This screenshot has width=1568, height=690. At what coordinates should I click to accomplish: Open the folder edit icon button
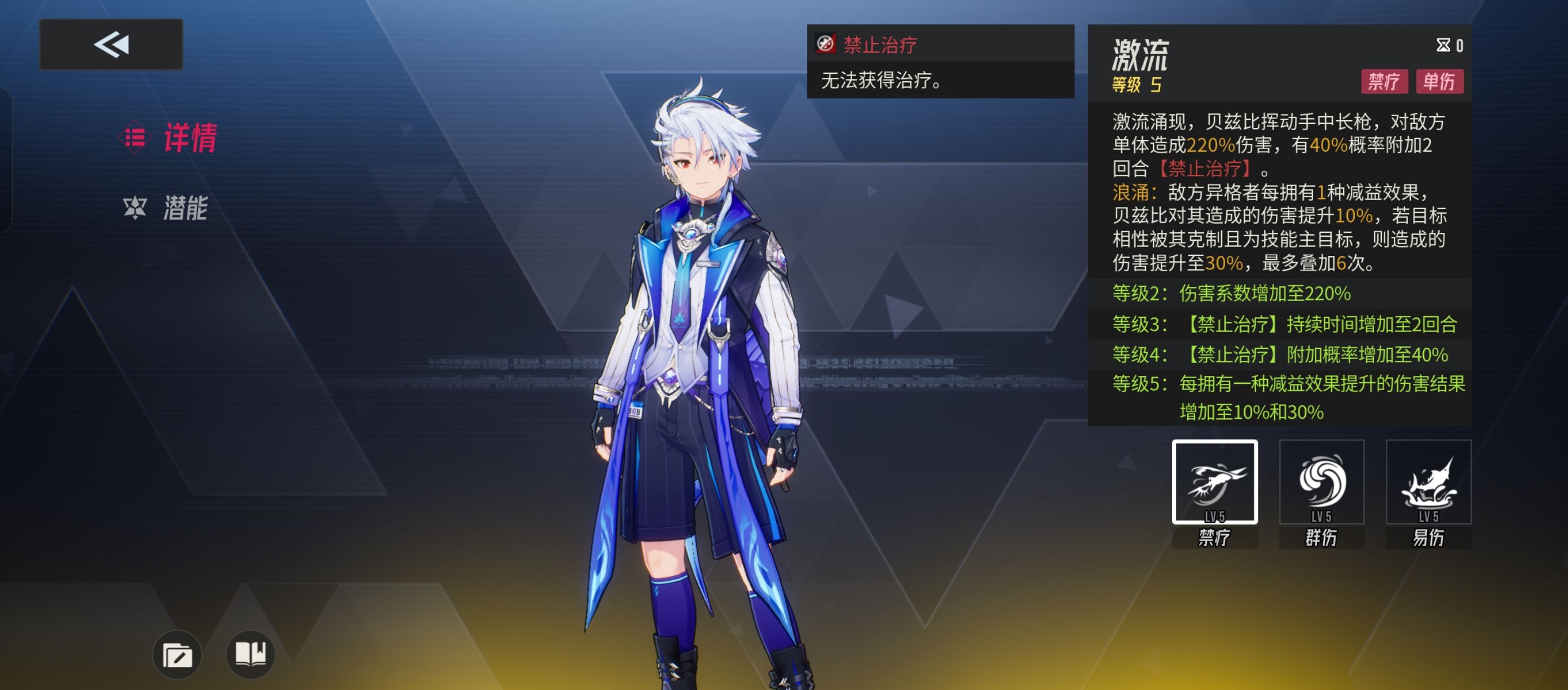(177, 655)
